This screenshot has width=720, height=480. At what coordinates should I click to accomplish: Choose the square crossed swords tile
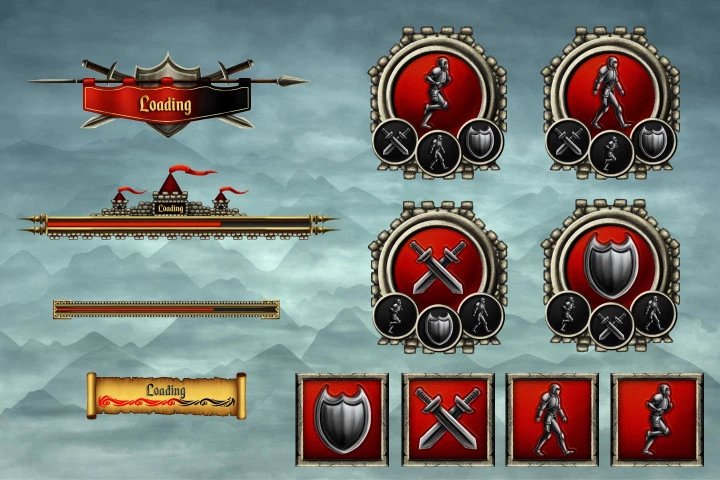[447, 419]
